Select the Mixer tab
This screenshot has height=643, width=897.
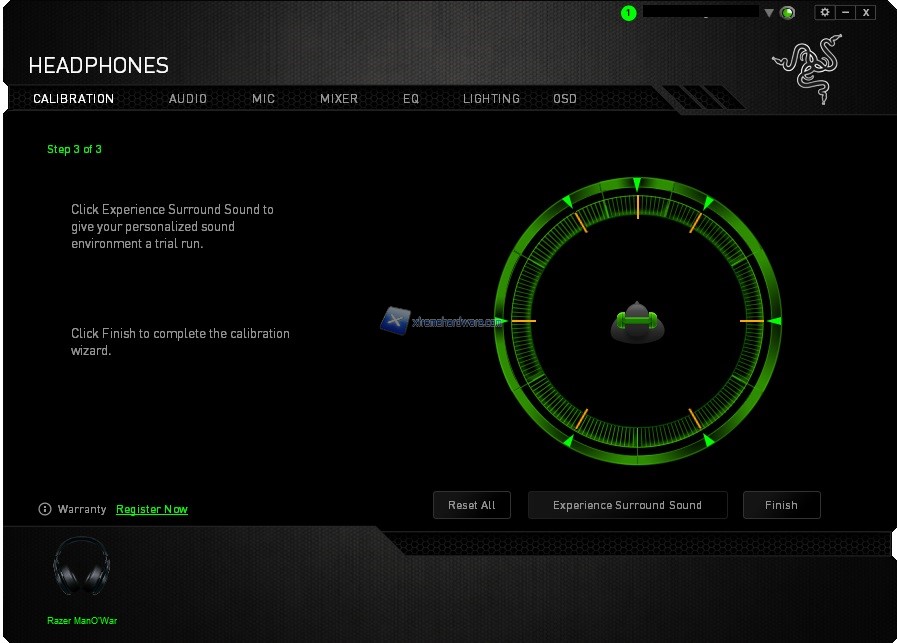(339, 99)
